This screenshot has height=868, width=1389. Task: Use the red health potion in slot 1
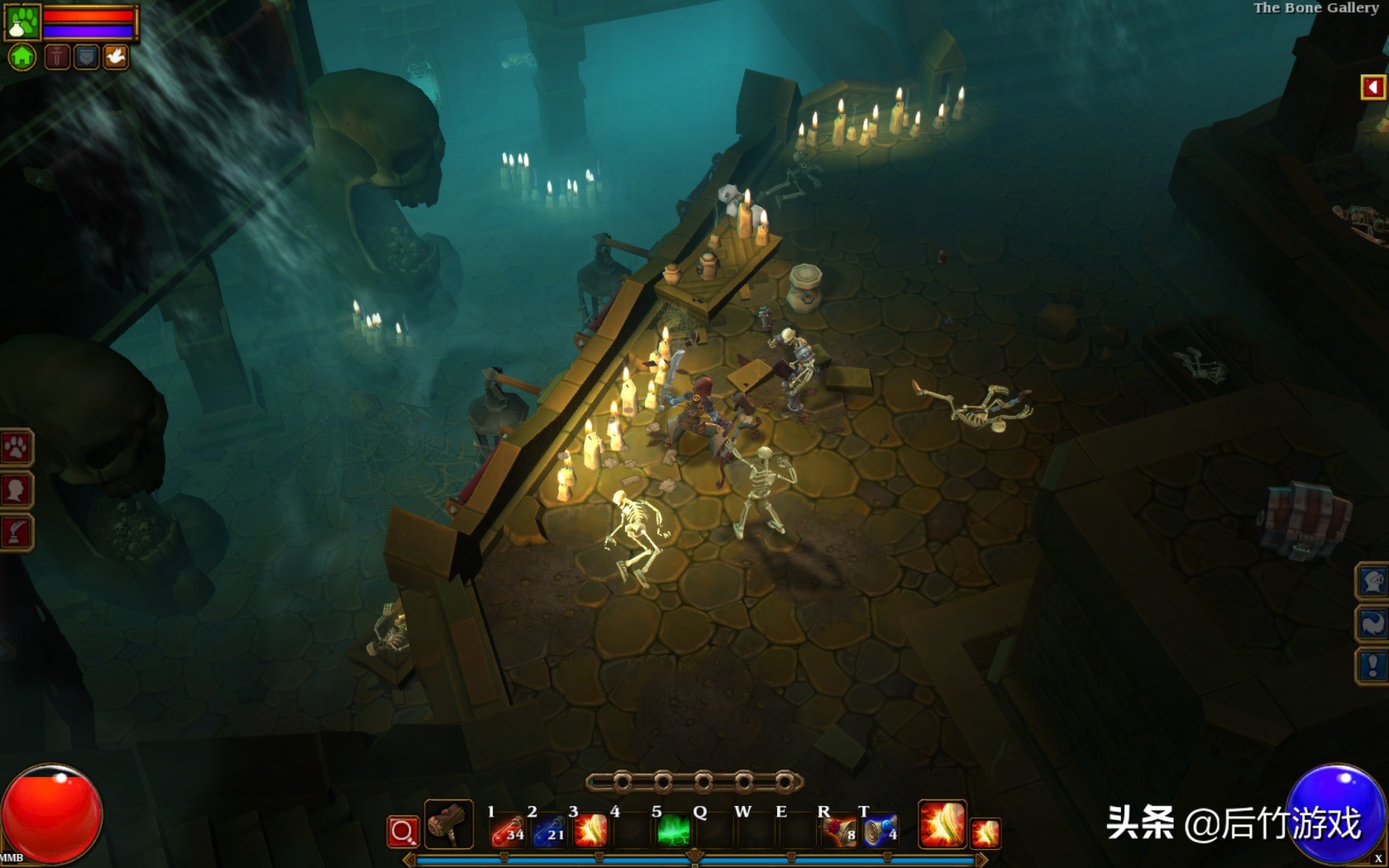coord(508,830)
